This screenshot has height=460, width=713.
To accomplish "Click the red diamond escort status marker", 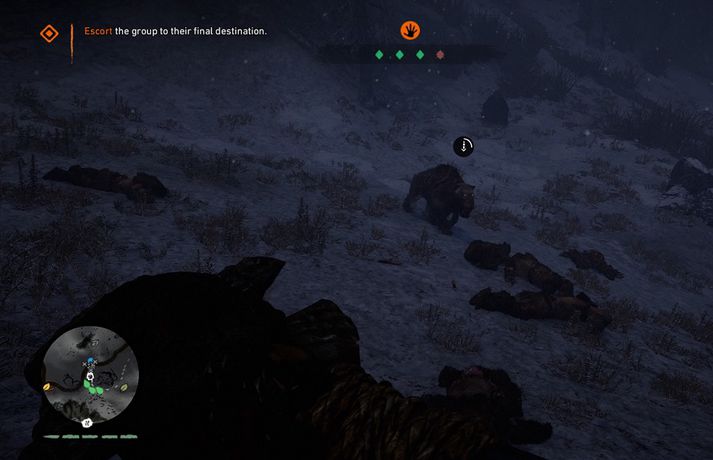I will click(x=440, y=55).
